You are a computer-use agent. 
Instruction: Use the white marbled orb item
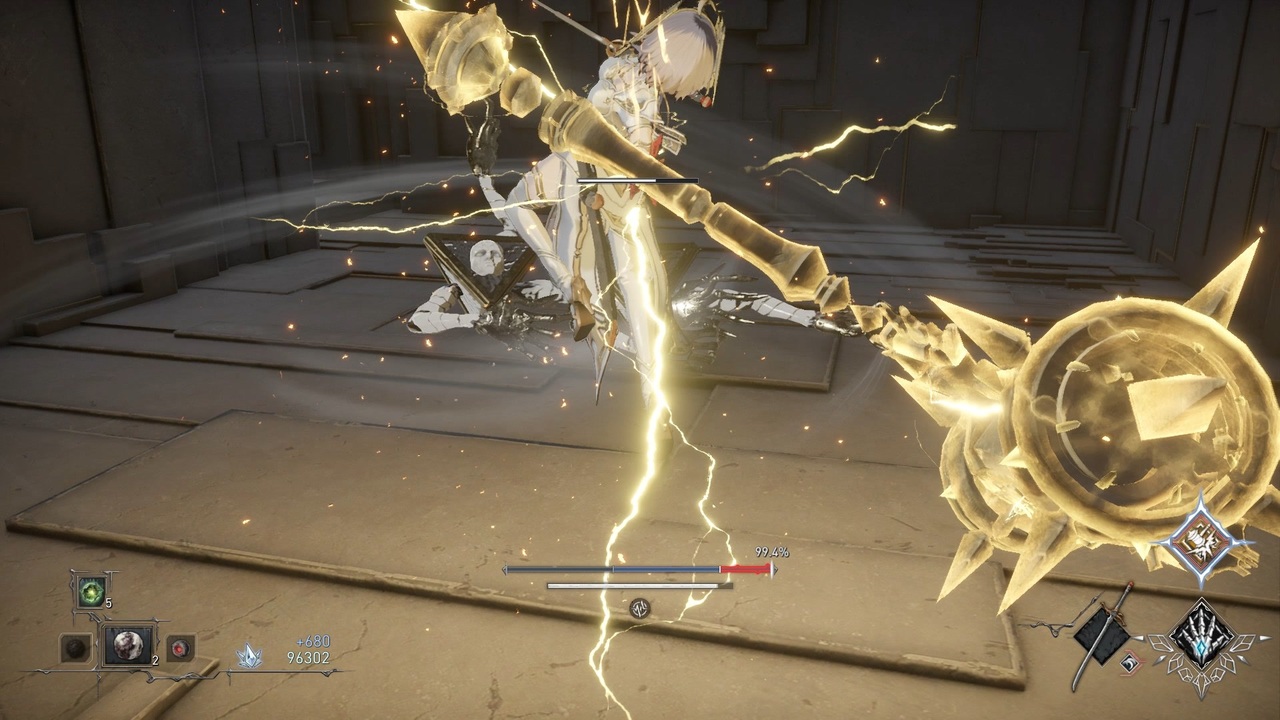tap(128, 647)
